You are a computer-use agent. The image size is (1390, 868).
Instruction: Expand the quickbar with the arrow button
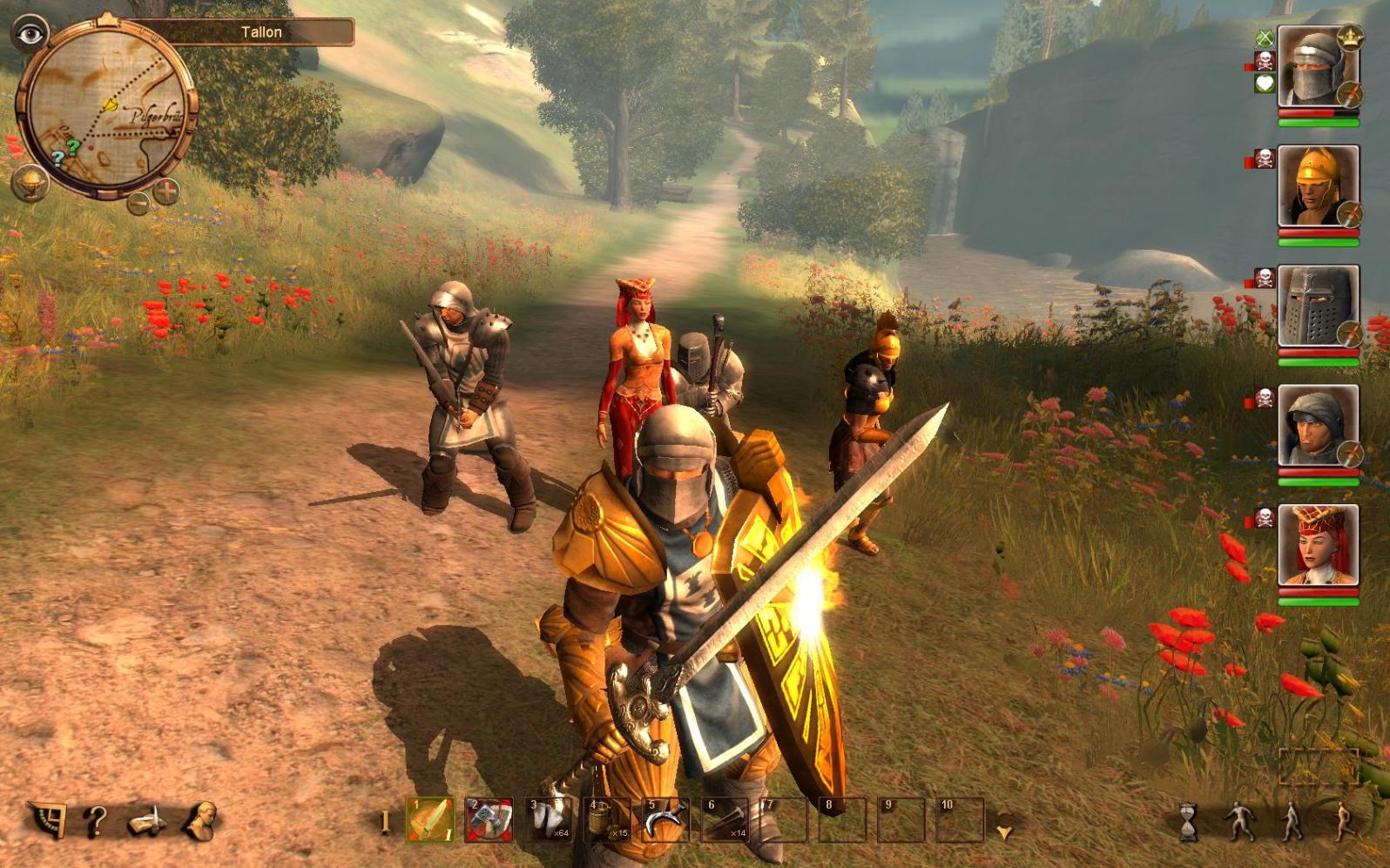coord(1005,832)
